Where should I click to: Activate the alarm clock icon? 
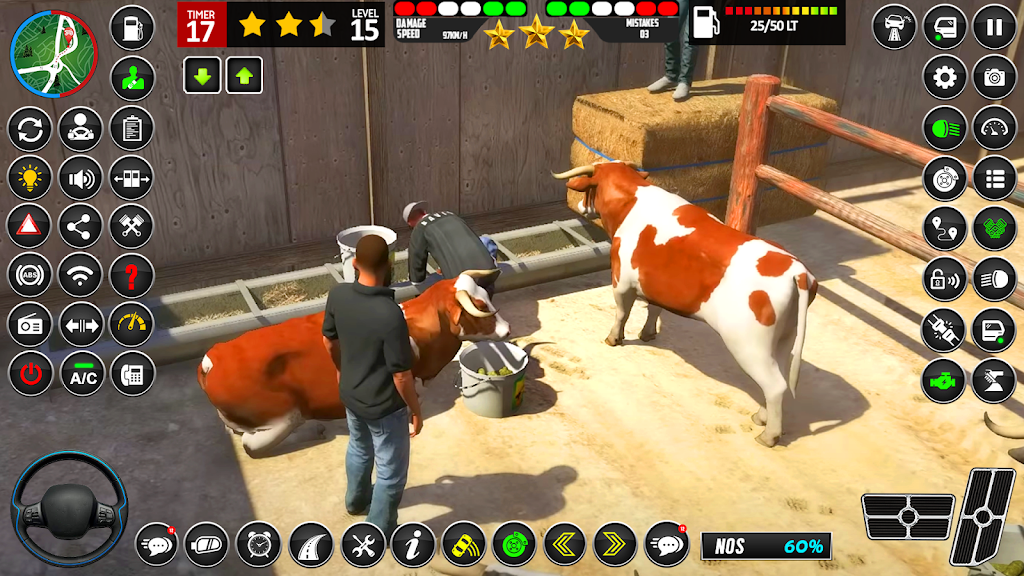tap(259, 545)
